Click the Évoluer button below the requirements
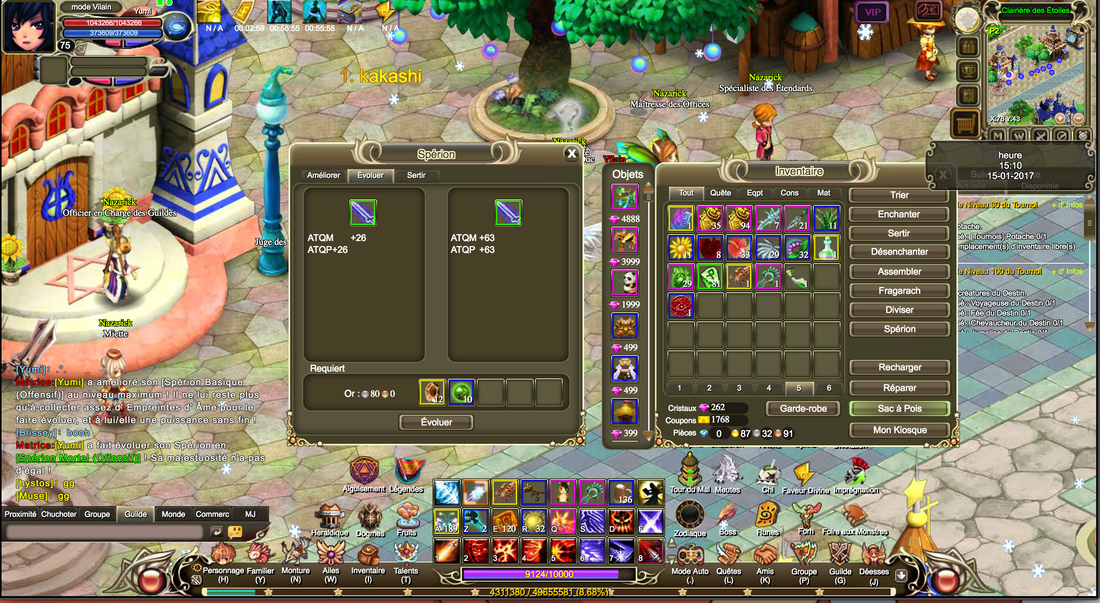 pos(436,422)
